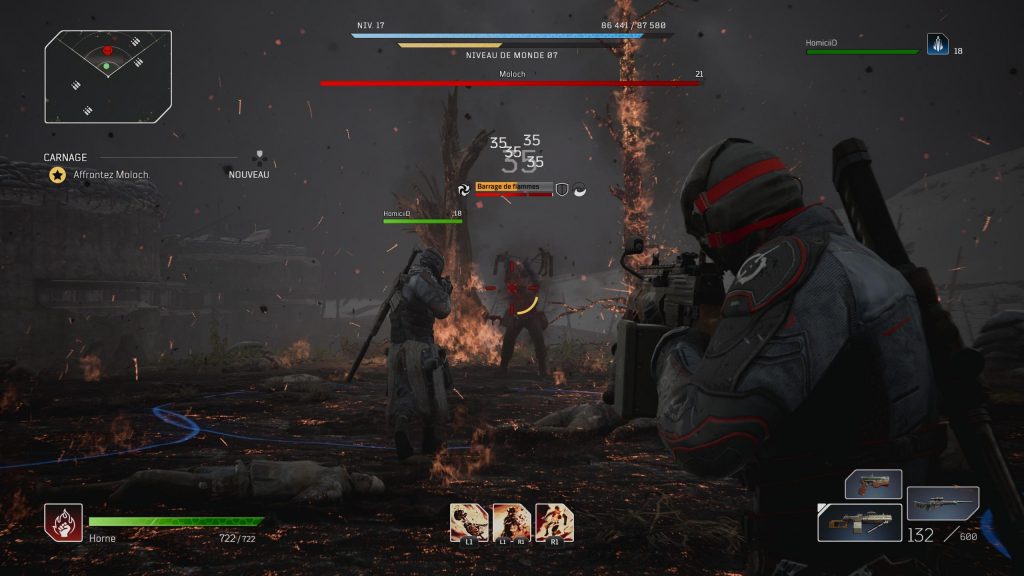Image resolution: width=1024 pixels, height=576 pixels.
Task: Click the Pyromancer class flame emblem
Action: [x=63, y=522]
